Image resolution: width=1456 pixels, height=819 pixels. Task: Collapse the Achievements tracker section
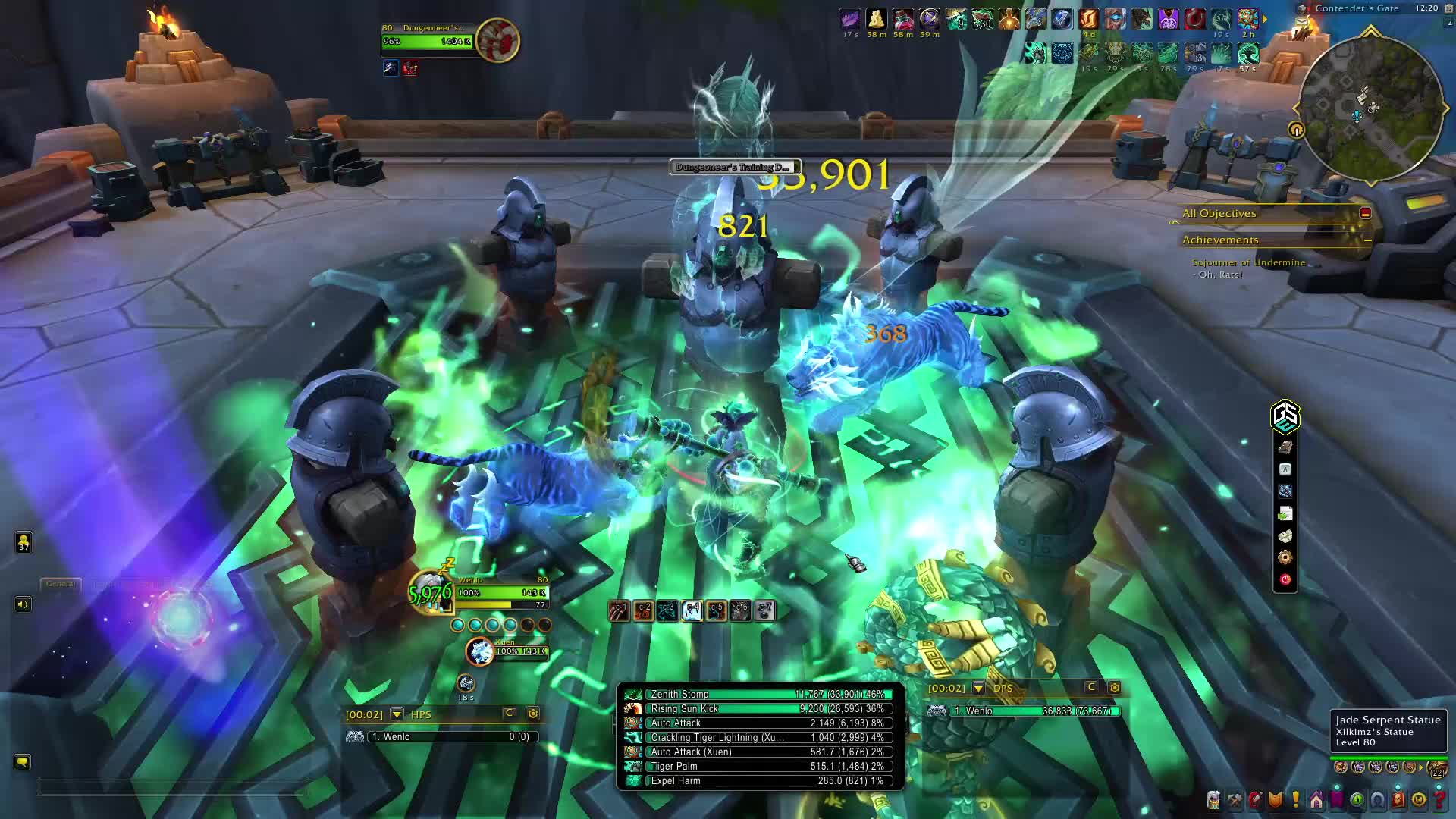[1367, 240]
